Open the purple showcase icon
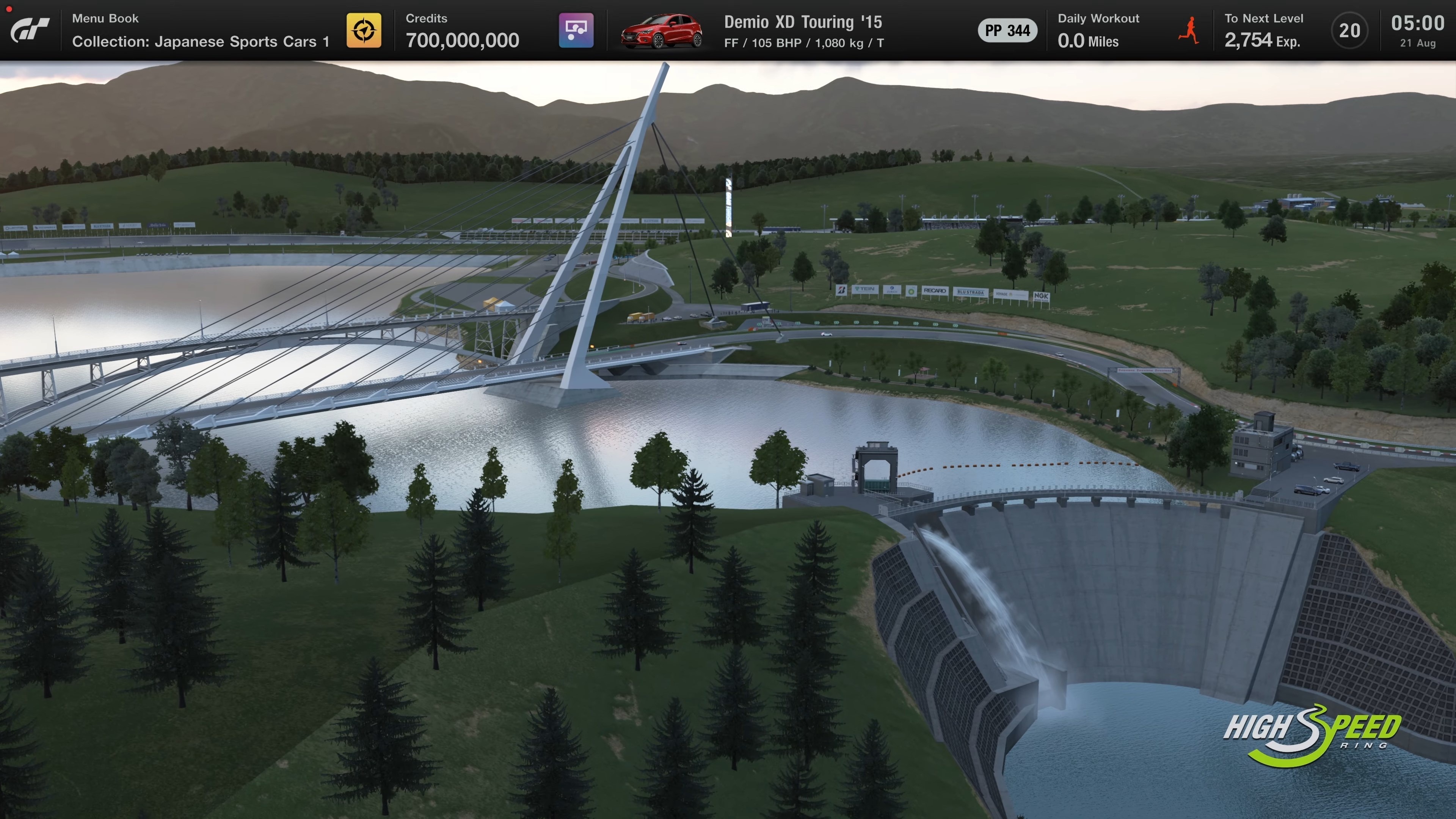 pos(576,30)
